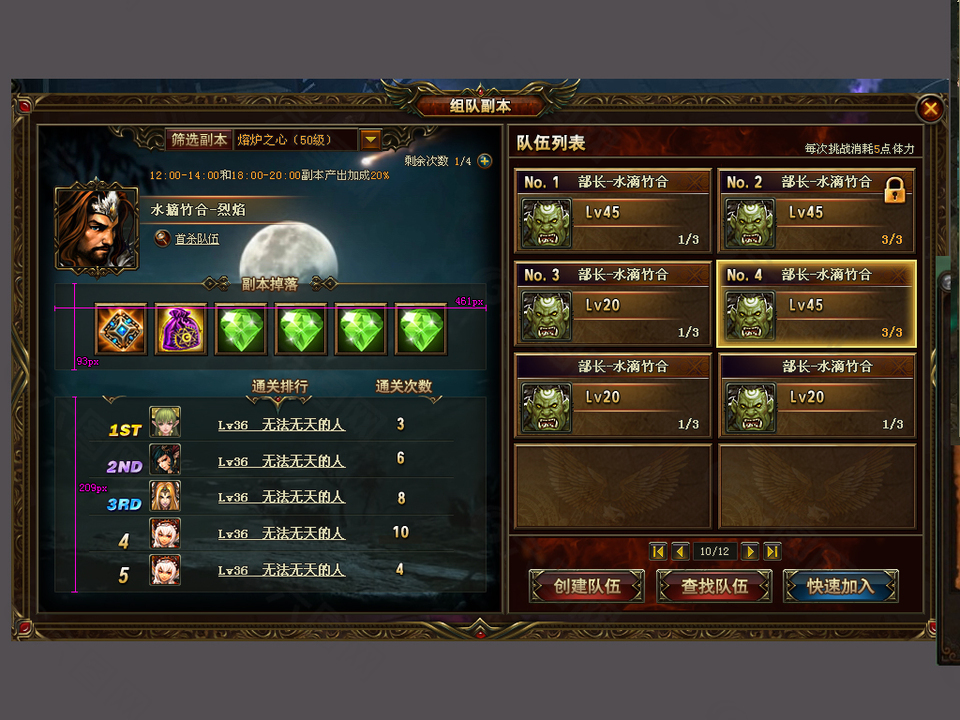Add remaining attempts with plus button
The width and height of the screenshot is (960, 720).
click(x=485, y=161)
